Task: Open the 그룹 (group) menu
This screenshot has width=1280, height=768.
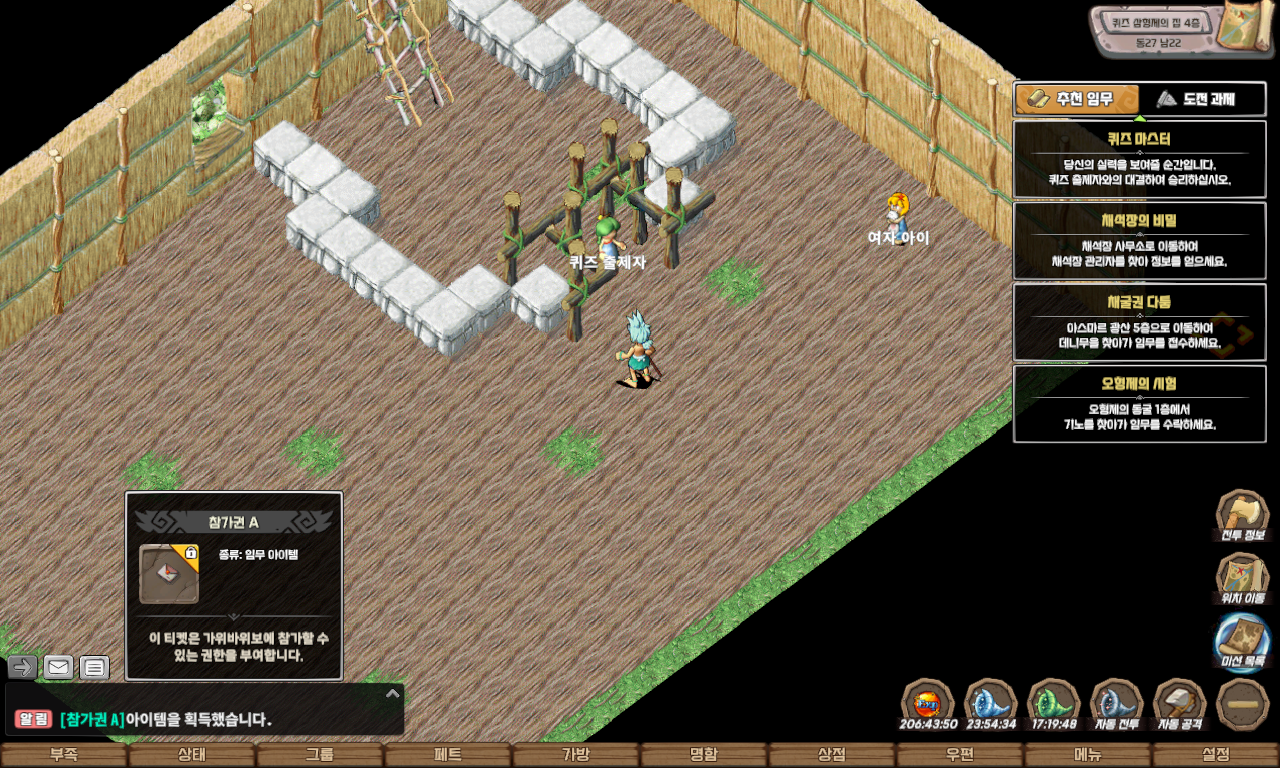Action: (319, 755)
